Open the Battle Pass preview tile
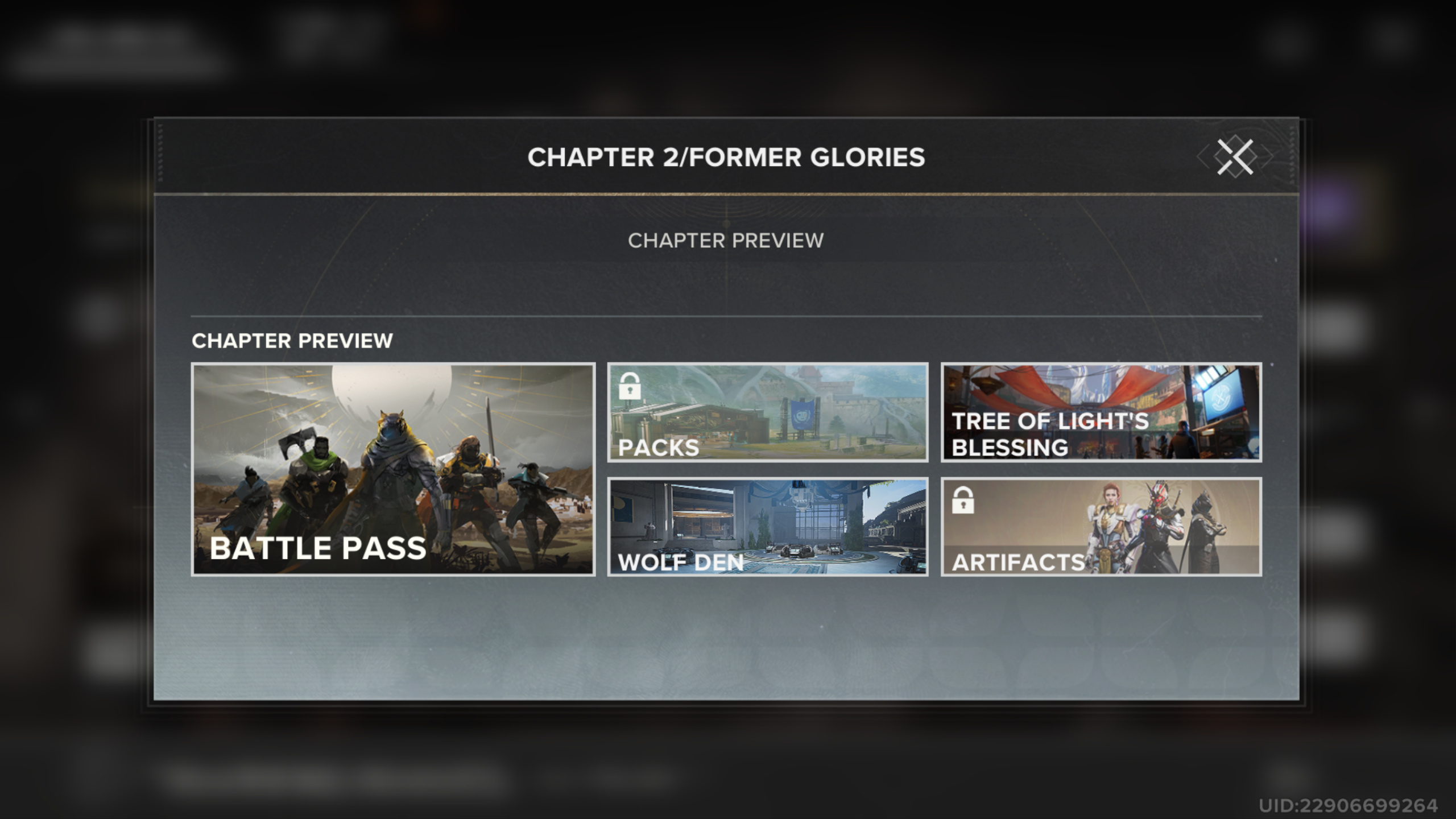1456x819 pixels. [393, 469]
